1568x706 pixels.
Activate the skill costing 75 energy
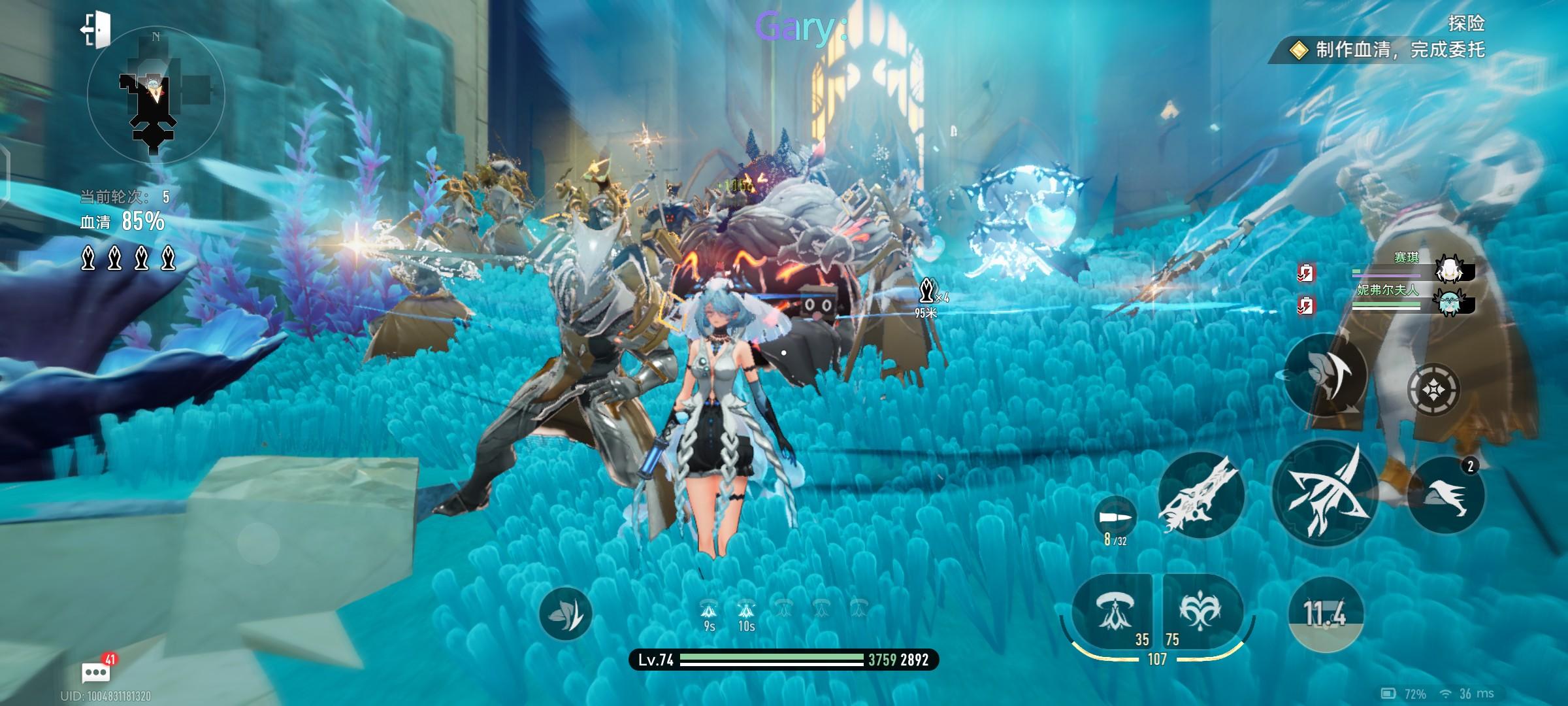click(1202, 613)
